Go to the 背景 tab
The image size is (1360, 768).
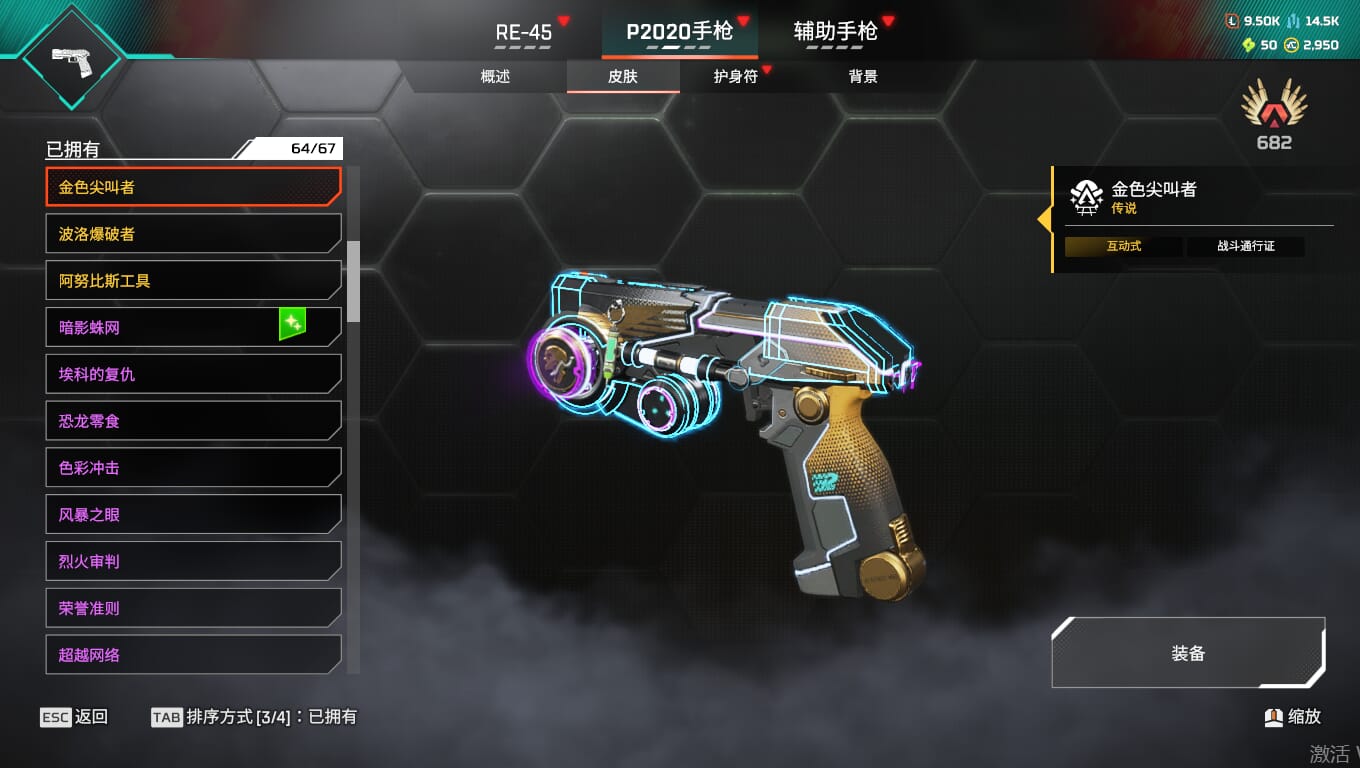pyautogui.click(x=862, y=77)
